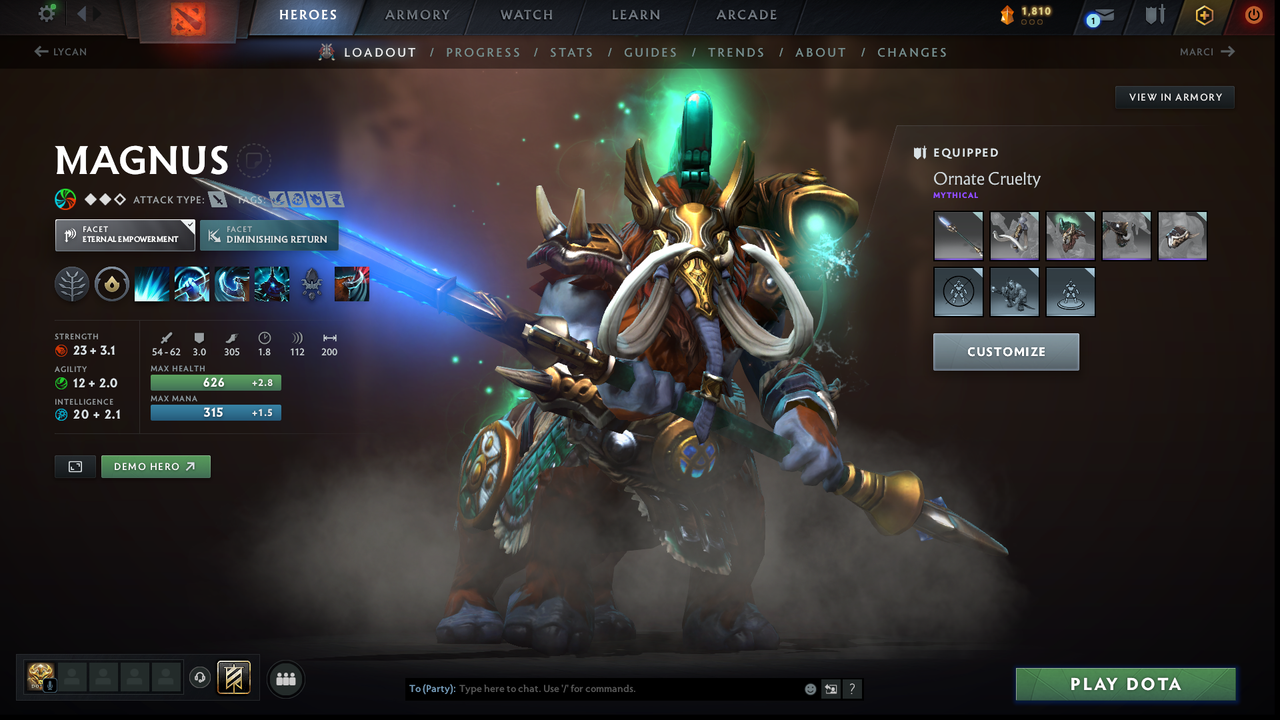
Task: Switch to the STATS tab
Action: coord(571,52)
